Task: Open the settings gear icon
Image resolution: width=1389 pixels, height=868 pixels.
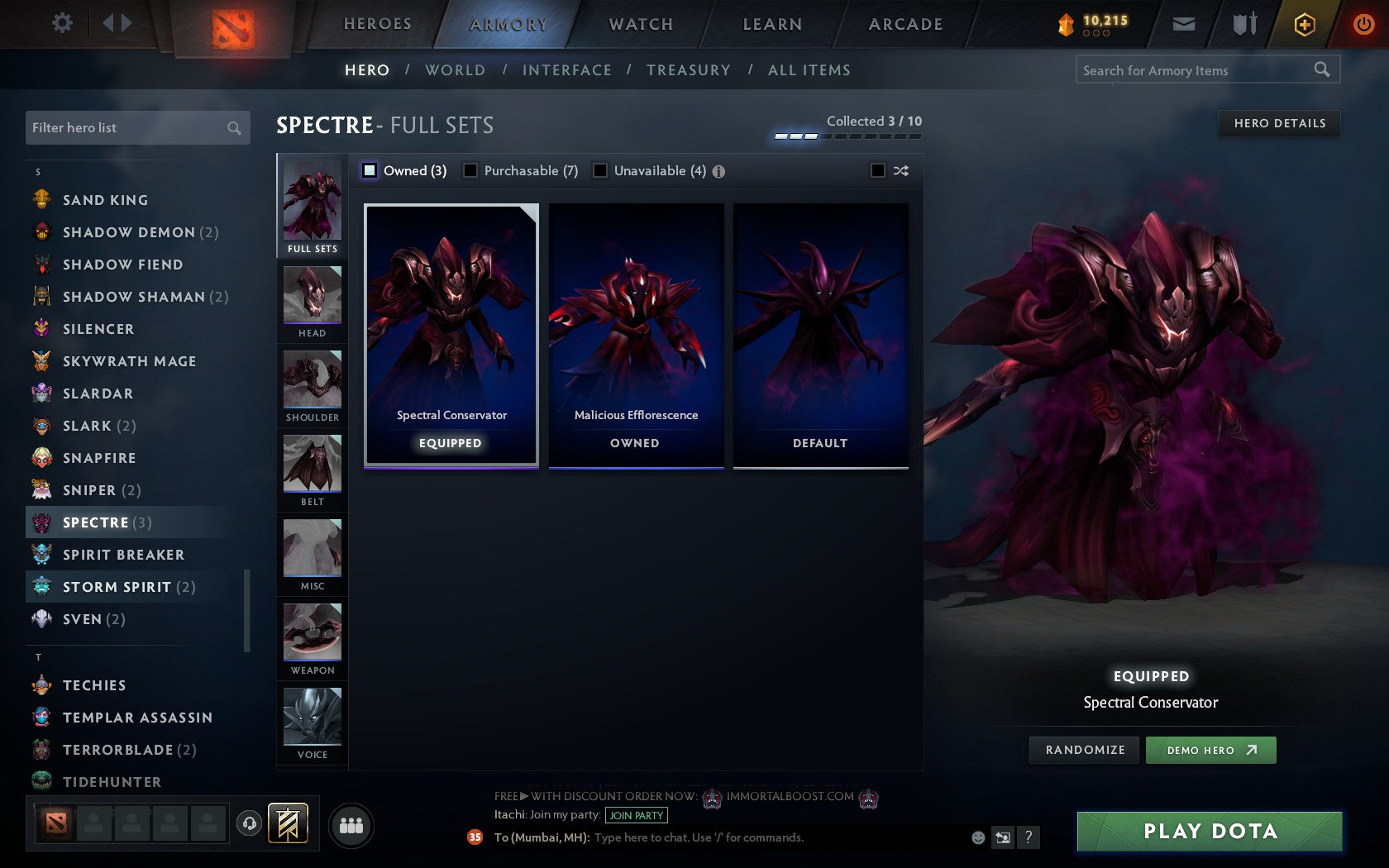Action: tap(60, 23)
